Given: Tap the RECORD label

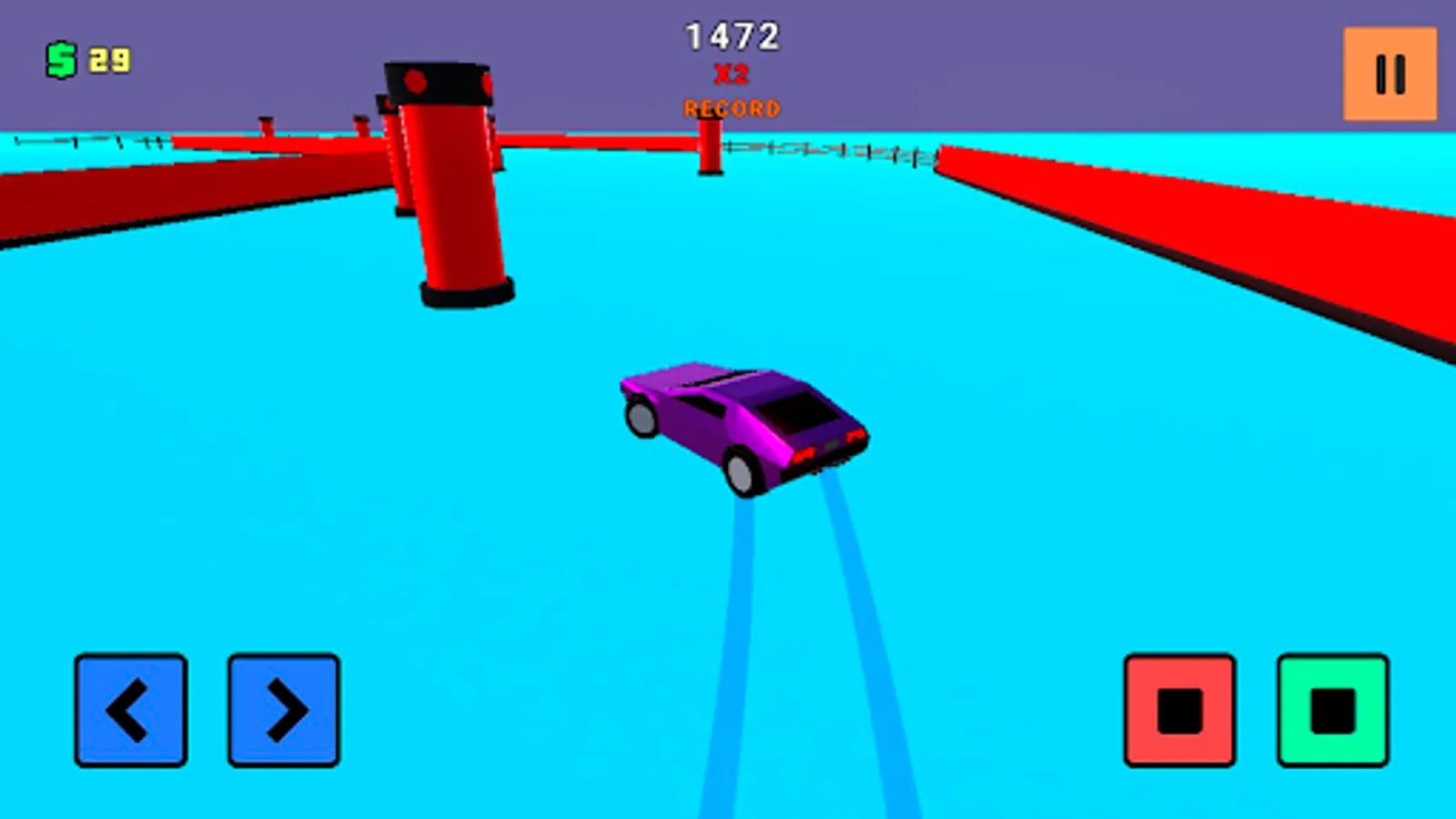Looking at the screenshot, I should 730,108.
